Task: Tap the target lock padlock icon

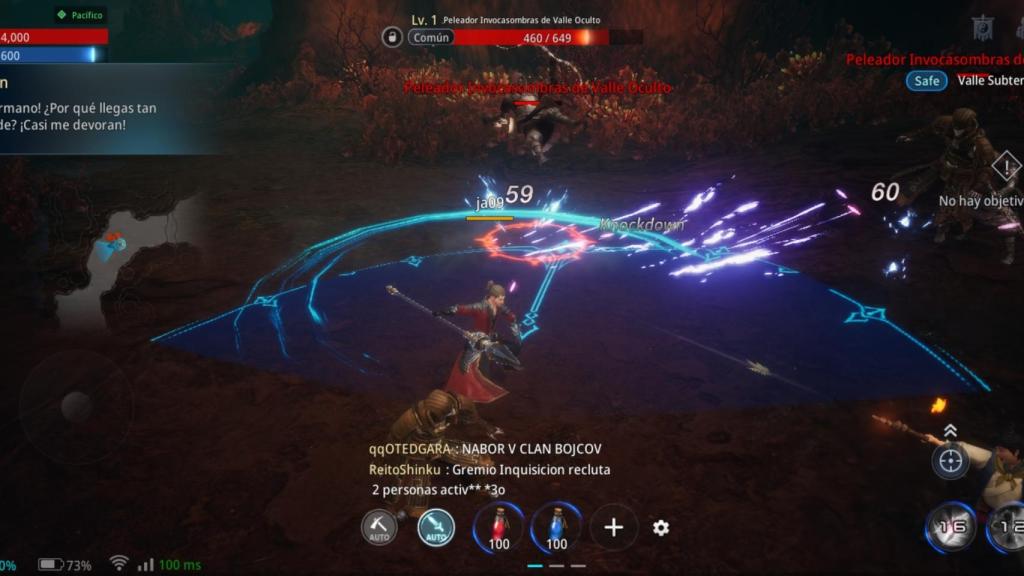Action: coord(392,37)
